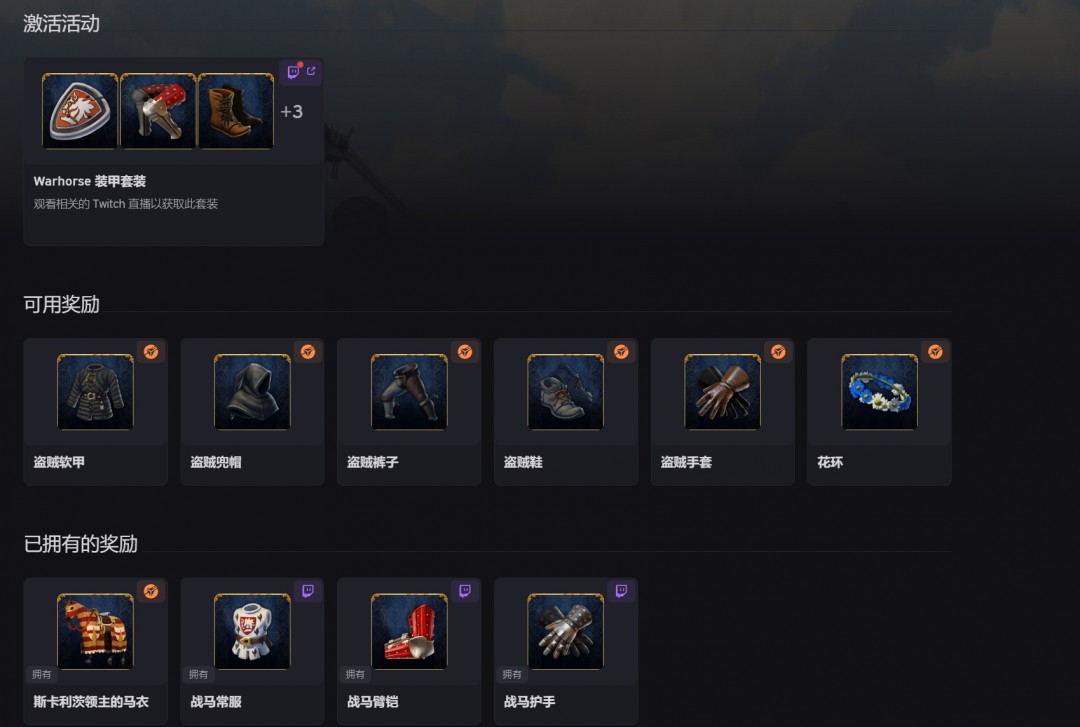
Task: Select the 盗贼裤子 trousers reward
Action: (x=409, y=411)
